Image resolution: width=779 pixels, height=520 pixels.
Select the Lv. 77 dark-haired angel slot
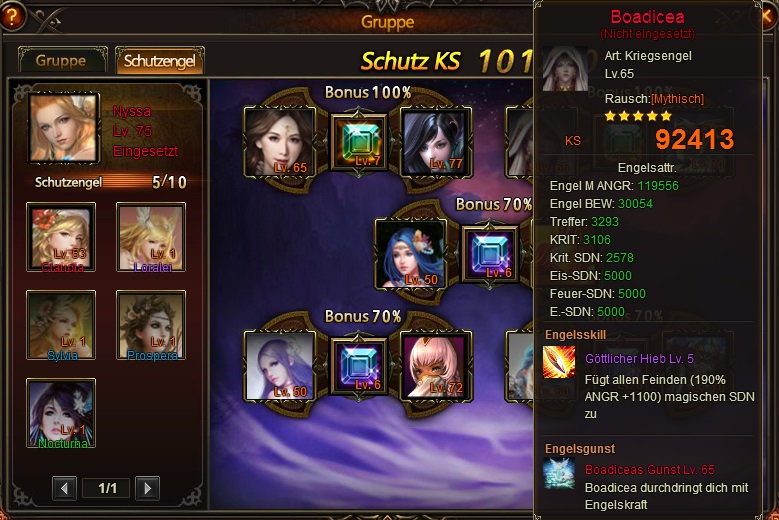tap(436, 141)
